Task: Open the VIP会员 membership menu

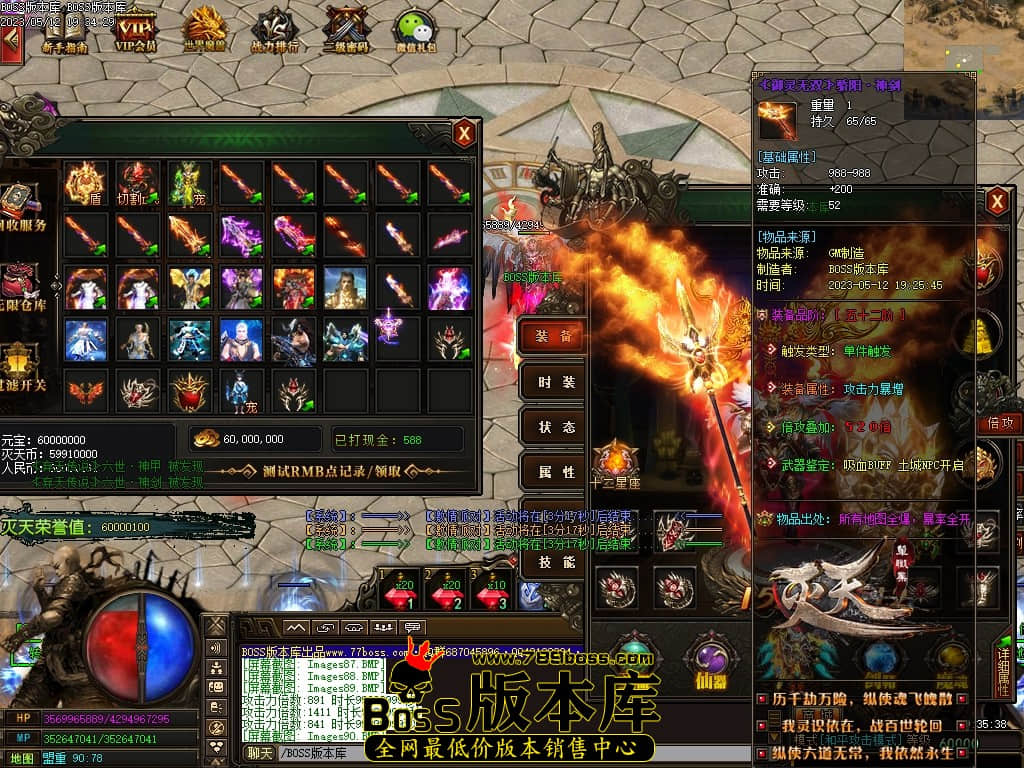Action: tap(136, 29)
